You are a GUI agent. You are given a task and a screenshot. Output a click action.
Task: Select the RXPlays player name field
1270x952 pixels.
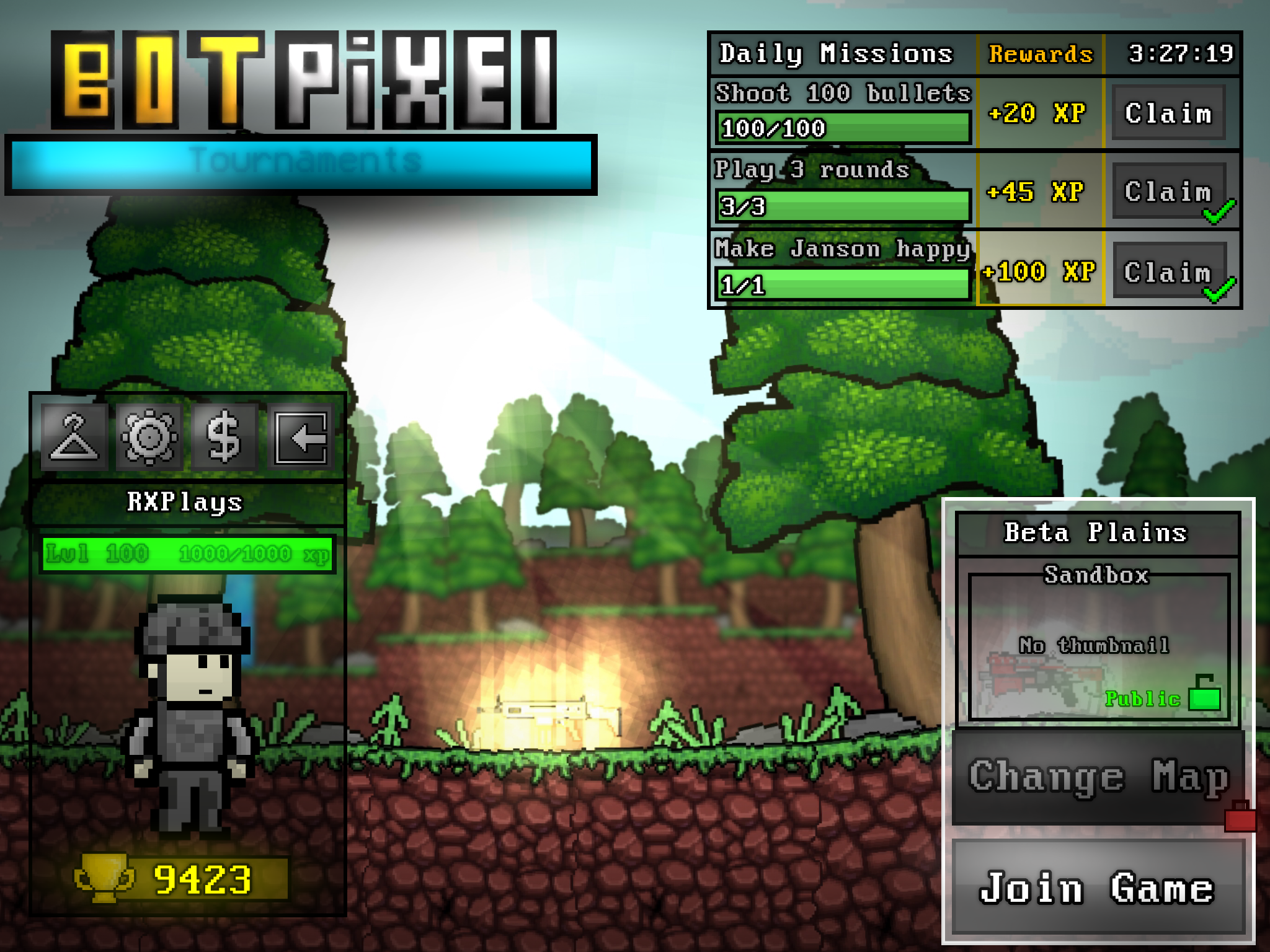tap(185, 502)
